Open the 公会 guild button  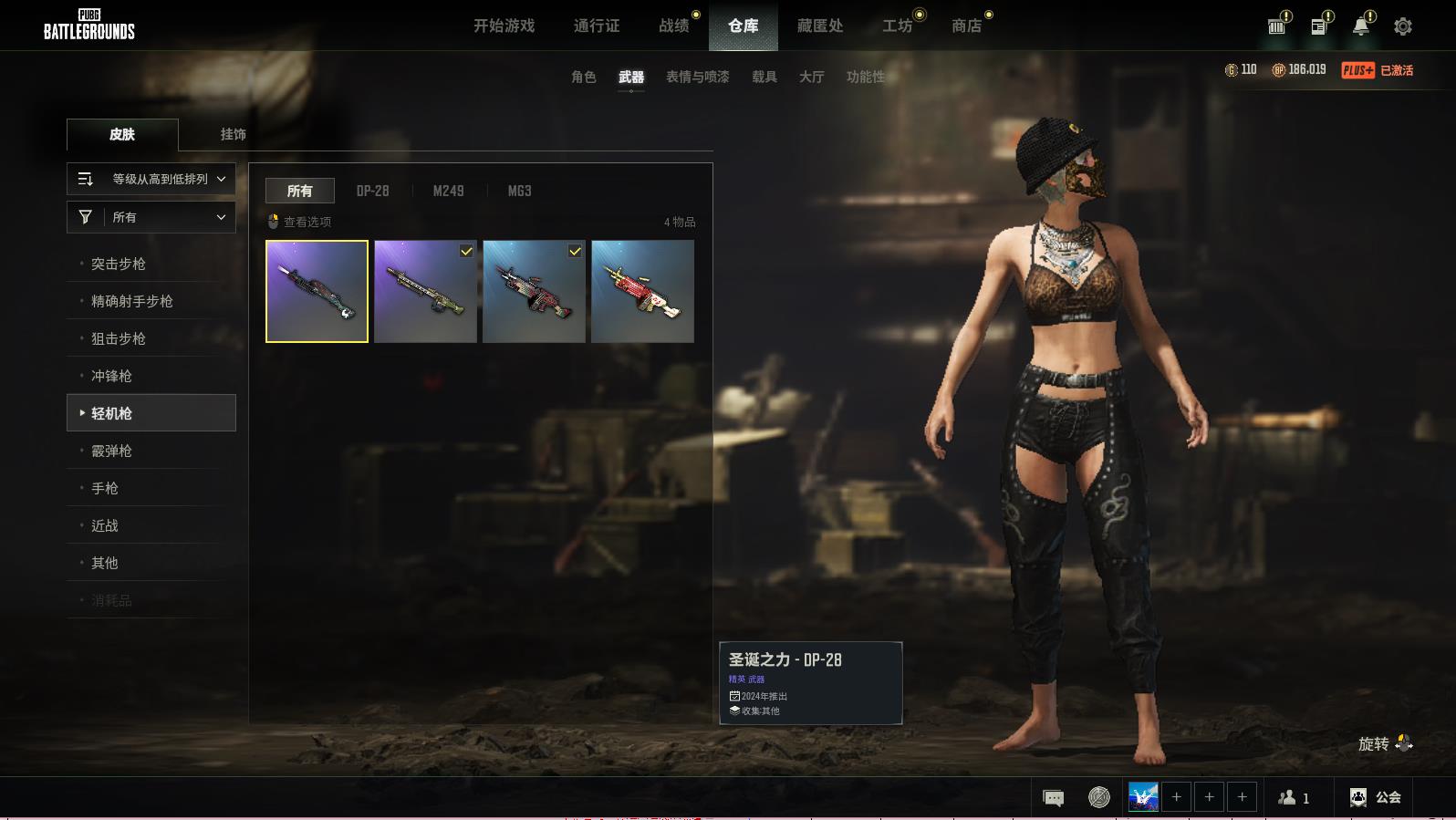pyautogui.click(x=1376, y=797)
